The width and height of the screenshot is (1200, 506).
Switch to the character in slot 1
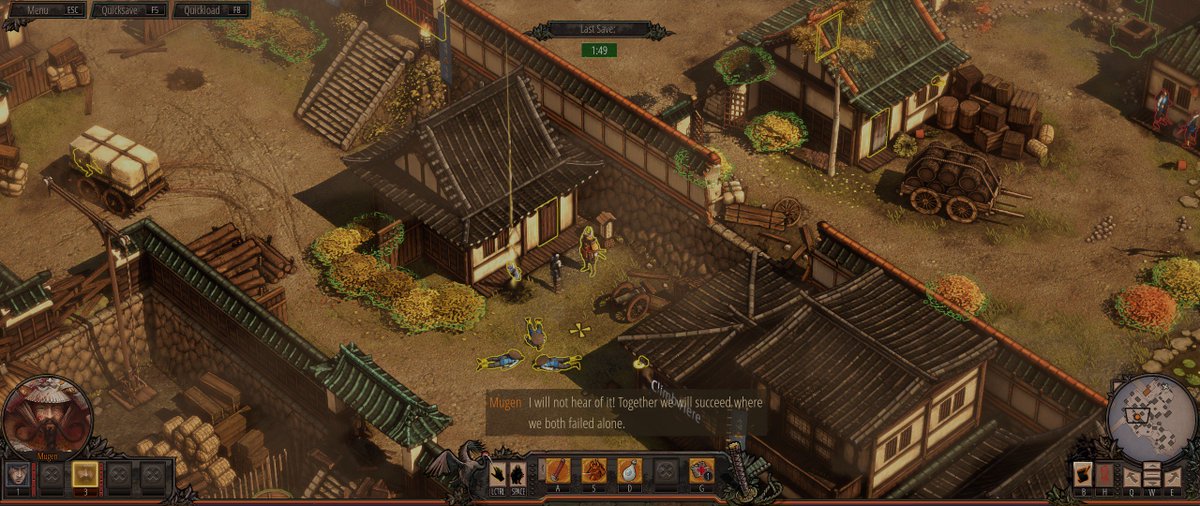coord(19,473)
